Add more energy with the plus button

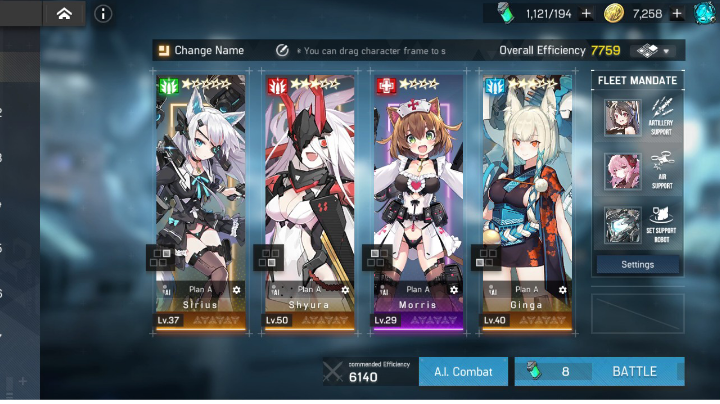[x=586, y=13]
